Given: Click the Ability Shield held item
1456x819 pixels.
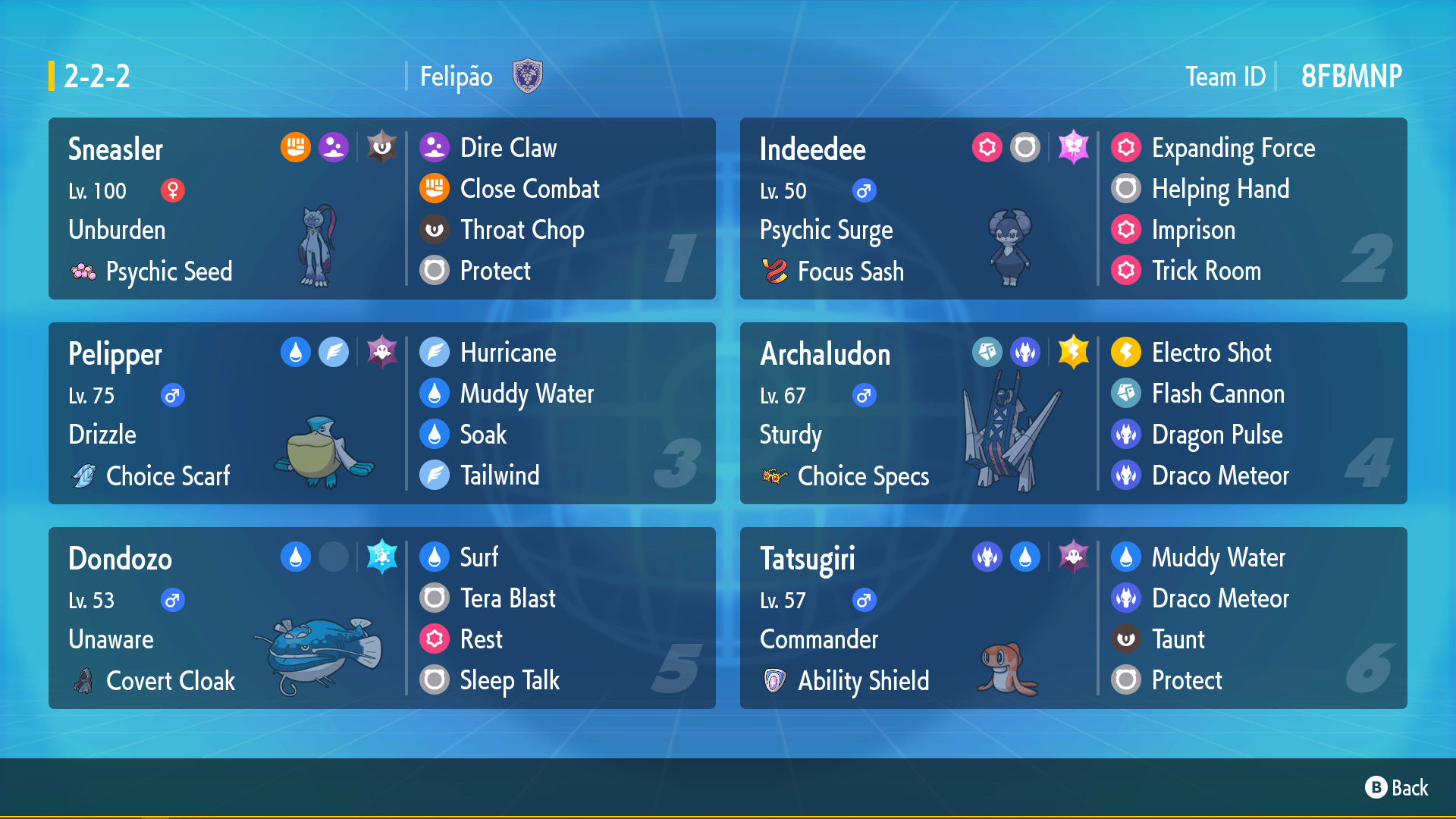Looking at the screenshot, I should click(x=863, y=681).
